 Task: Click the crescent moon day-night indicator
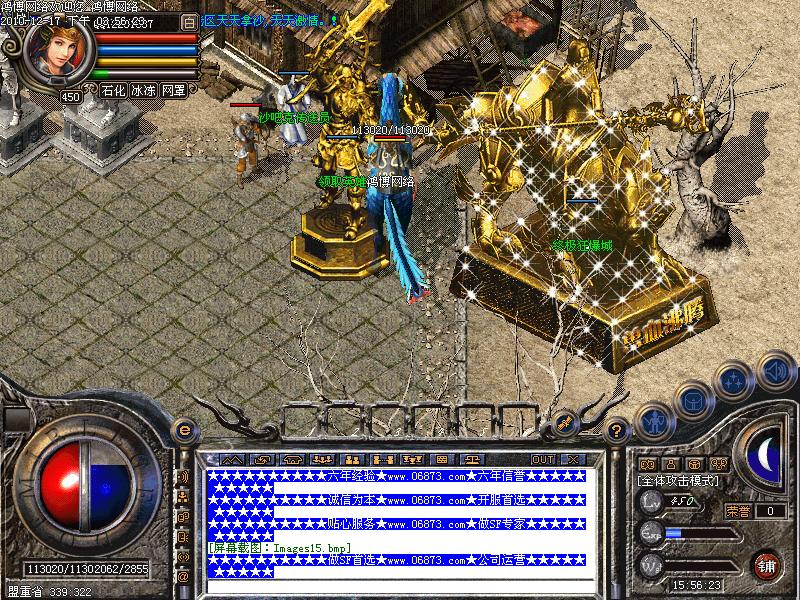(x=764, y=454)
